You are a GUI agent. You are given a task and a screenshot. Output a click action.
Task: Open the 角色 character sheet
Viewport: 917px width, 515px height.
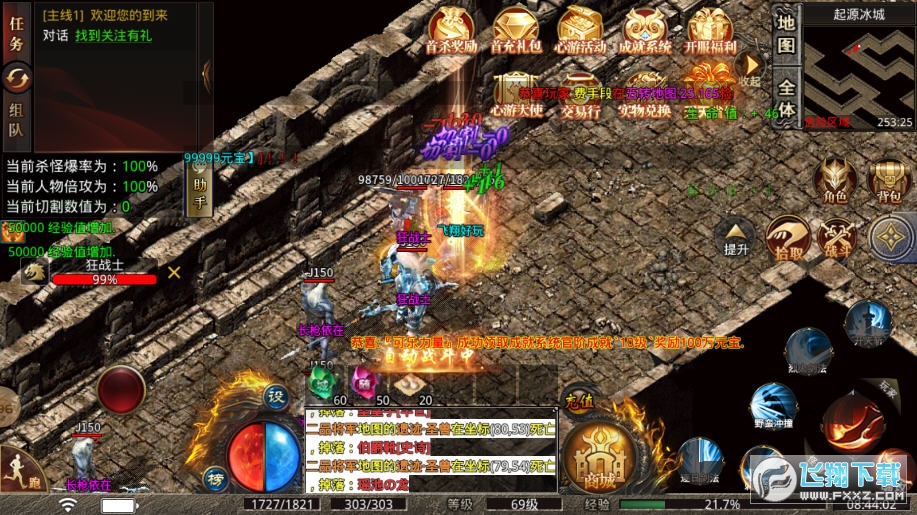(x=835, y=181)
